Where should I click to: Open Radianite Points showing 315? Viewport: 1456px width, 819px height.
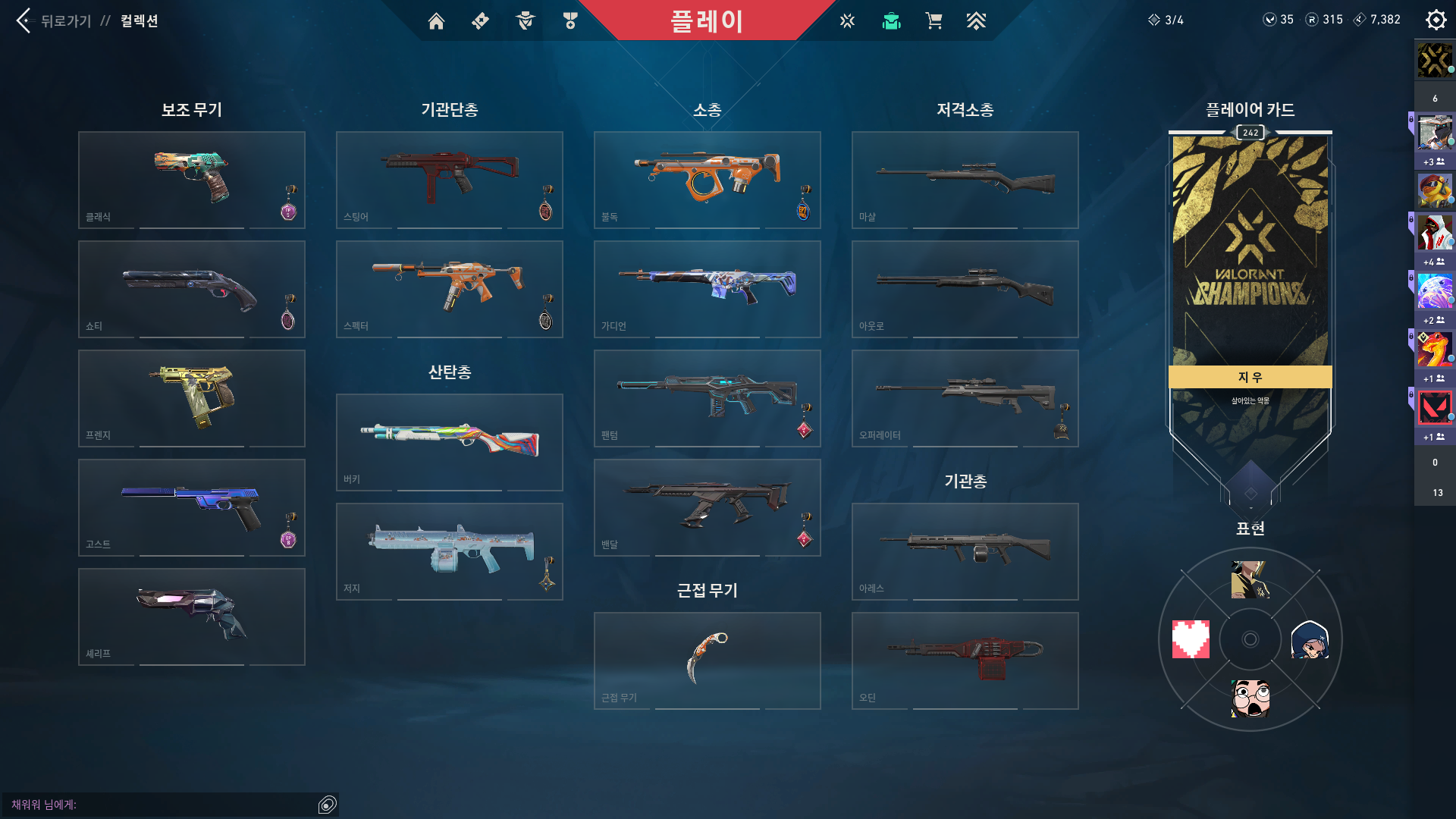[1324, 20]
